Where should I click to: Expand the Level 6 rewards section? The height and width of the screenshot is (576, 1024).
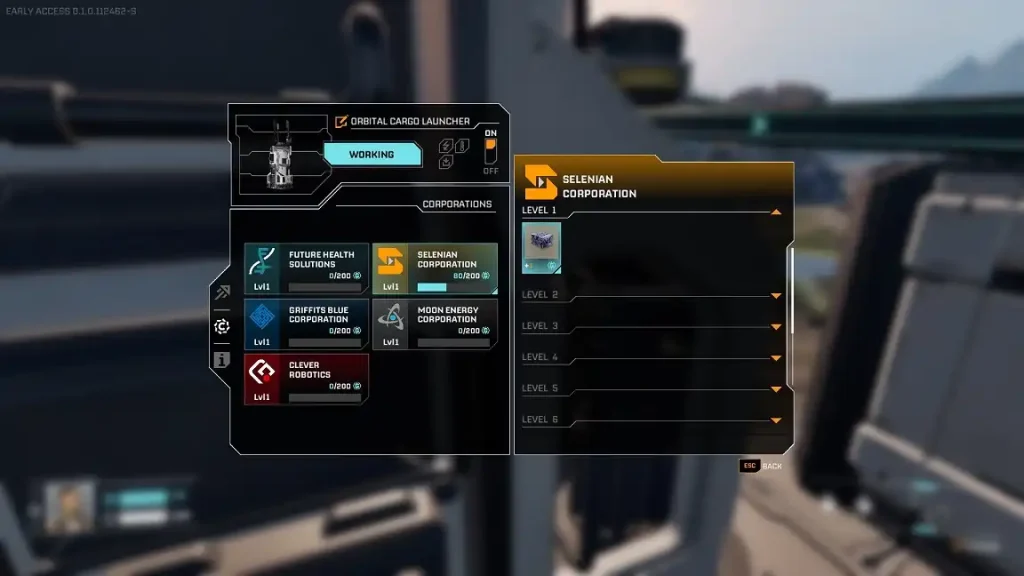tap(776, 420)
